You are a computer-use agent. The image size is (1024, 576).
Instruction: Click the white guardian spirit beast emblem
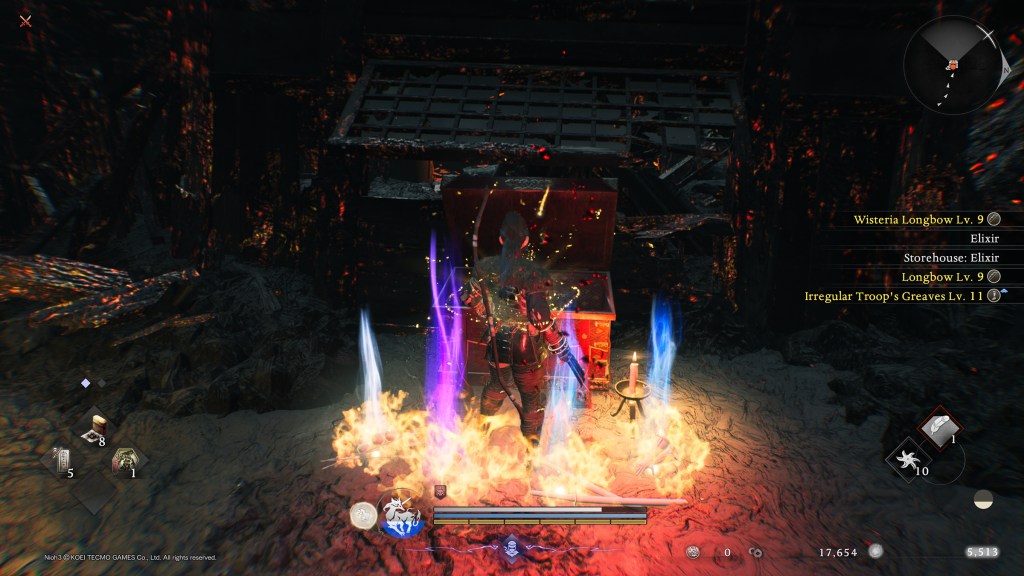tap(404, 515)
